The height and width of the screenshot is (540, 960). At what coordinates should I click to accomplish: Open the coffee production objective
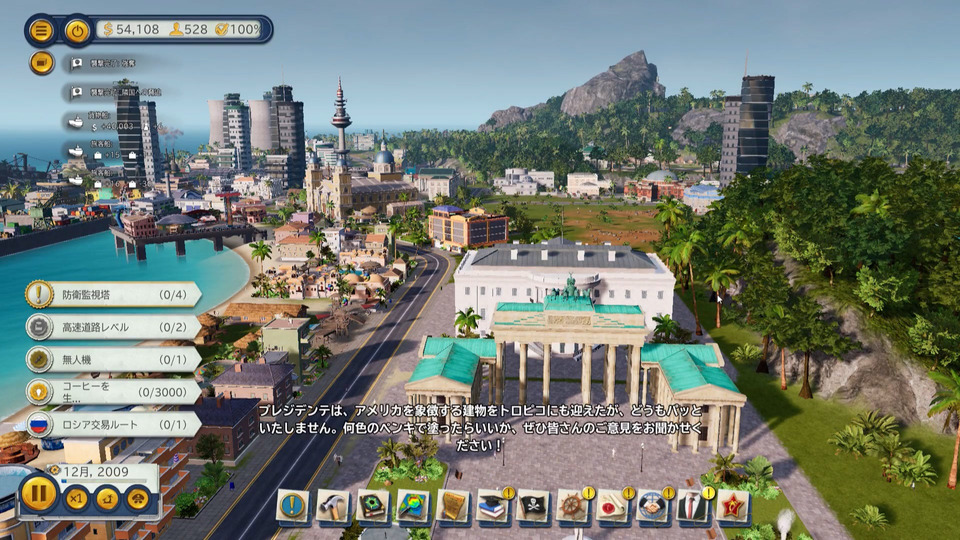click(x=112, y=391)
